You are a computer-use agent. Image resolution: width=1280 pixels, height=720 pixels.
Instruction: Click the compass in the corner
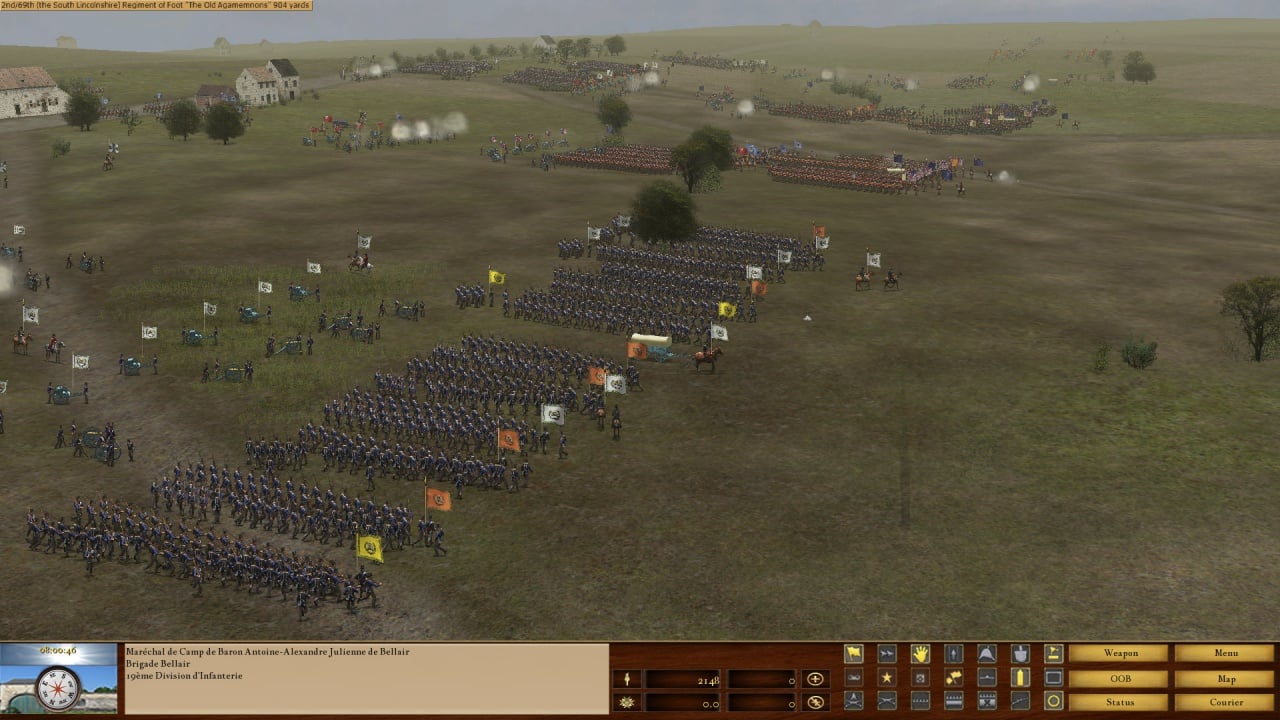(57, 688)
